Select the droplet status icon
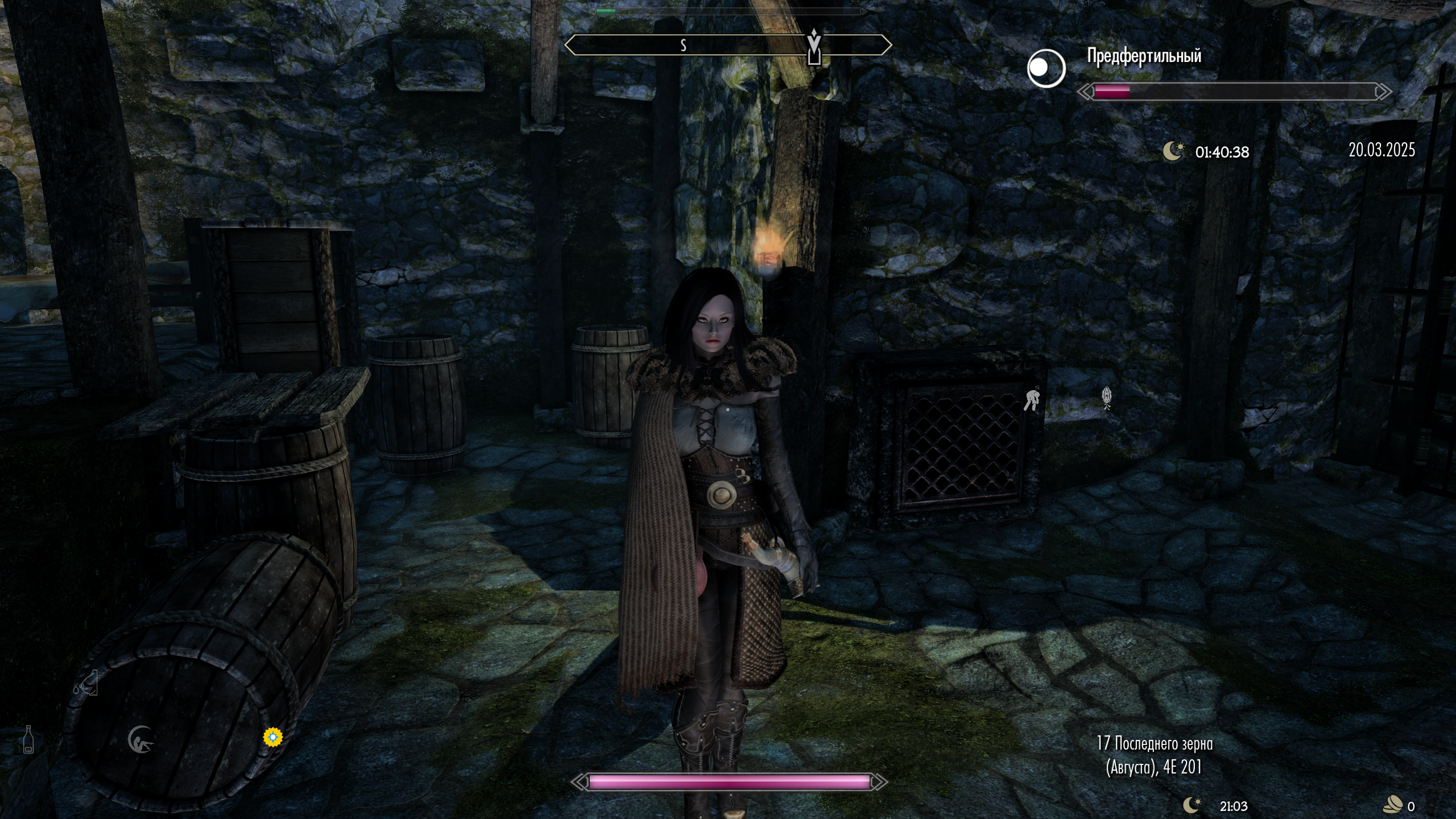 pos(86,683)
